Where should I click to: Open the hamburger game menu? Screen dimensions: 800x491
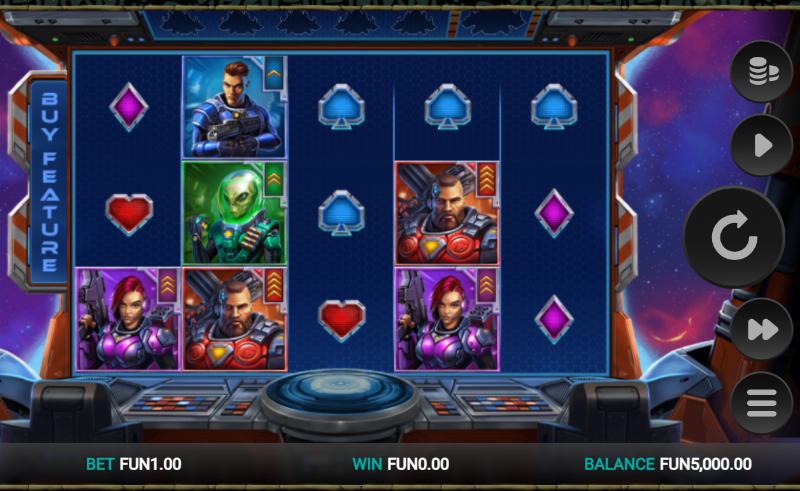click(x=761, y=403)
